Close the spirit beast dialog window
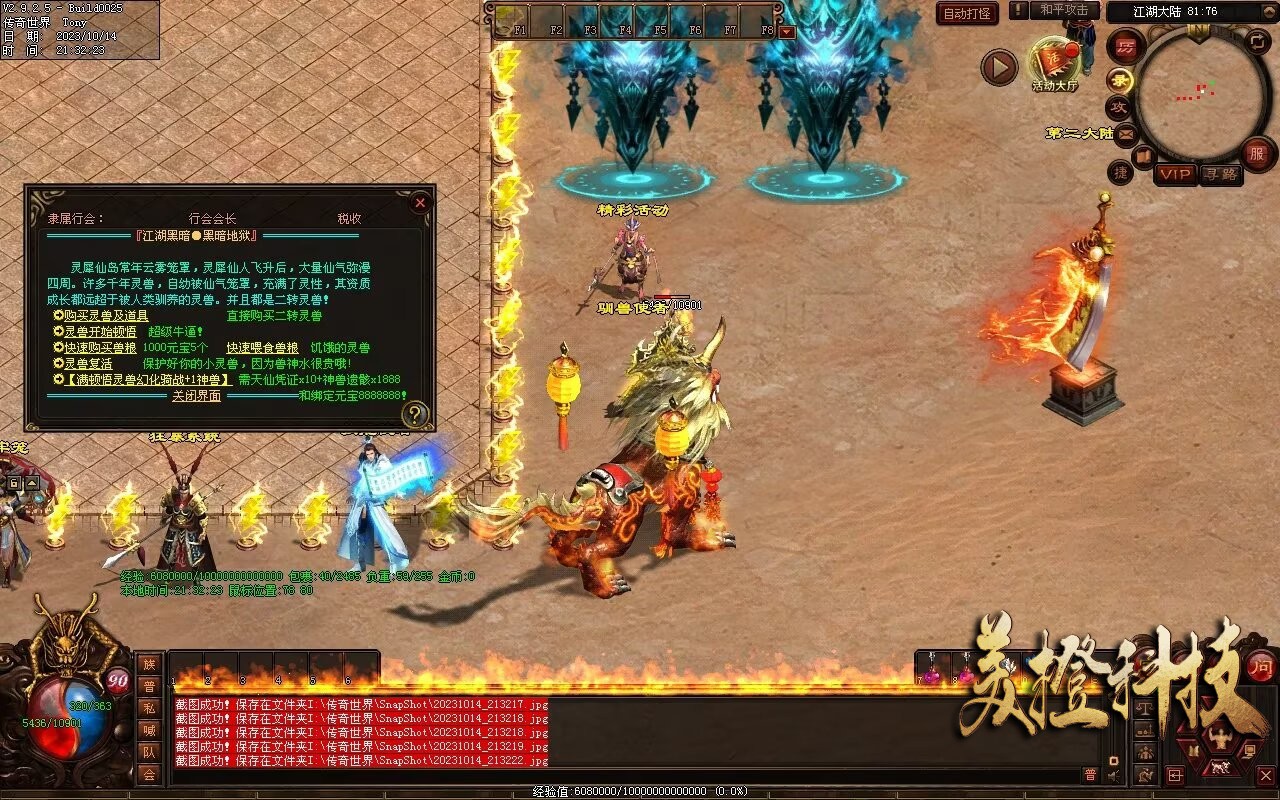 pyautogui.click(x=420, y=203)
